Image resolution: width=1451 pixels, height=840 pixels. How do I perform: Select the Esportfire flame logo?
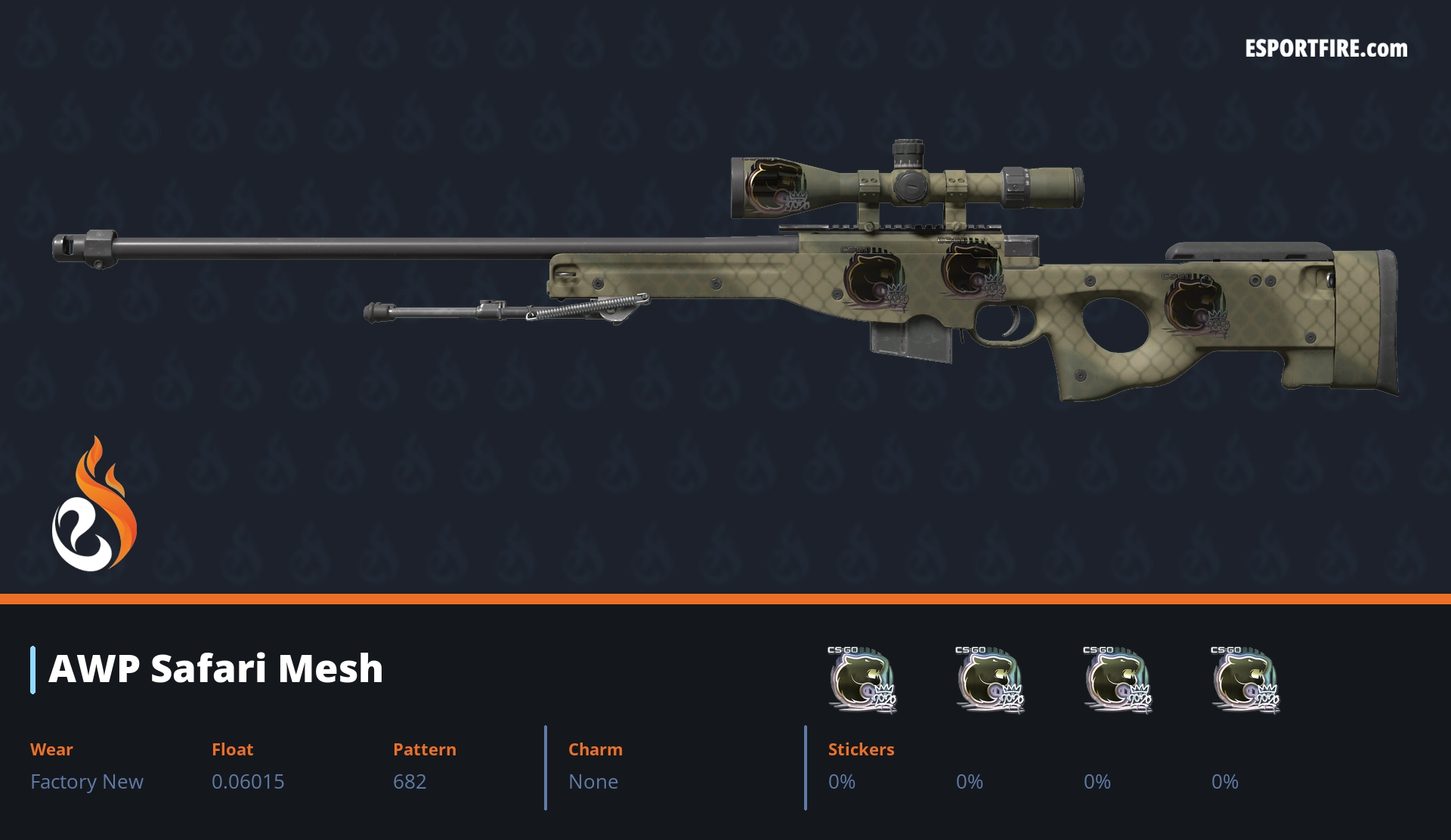[94, 505]
